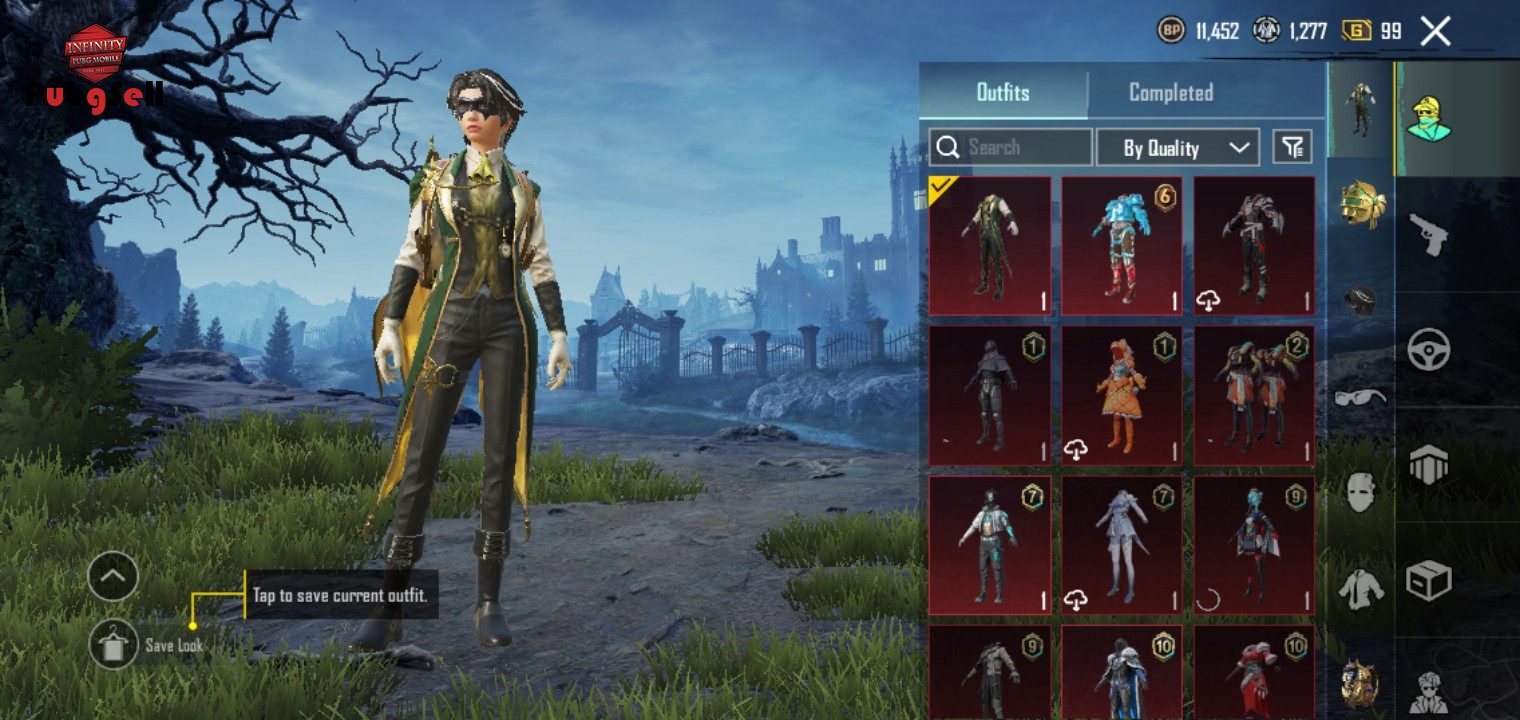Image resolution: width=1520 pixels, height=720 pixels.
Task: Open the steering wheel vehicle skins section
Action: (1428, 349)
